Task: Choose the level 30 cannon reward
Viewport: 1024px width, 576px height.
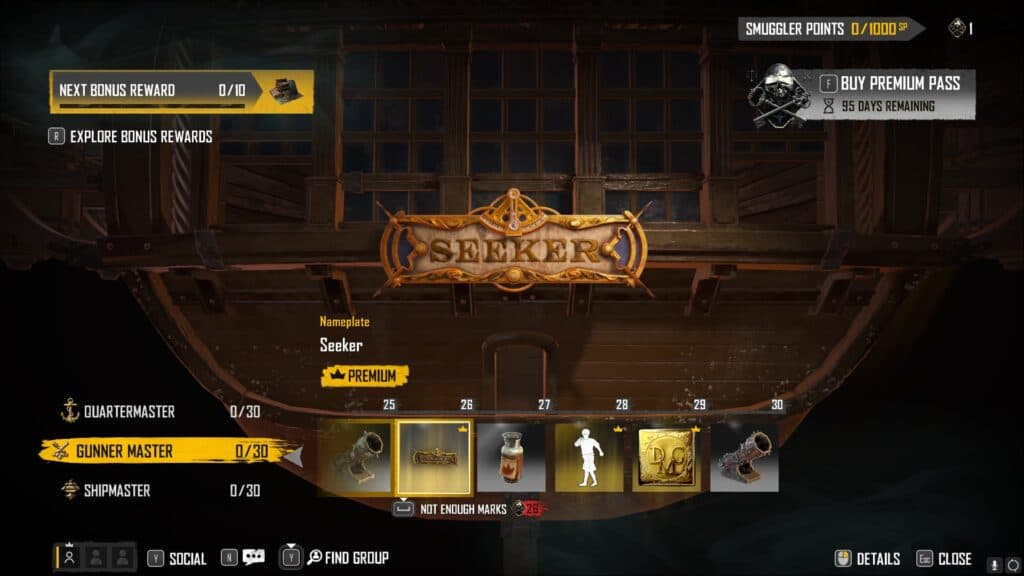Action: (745, 457)
